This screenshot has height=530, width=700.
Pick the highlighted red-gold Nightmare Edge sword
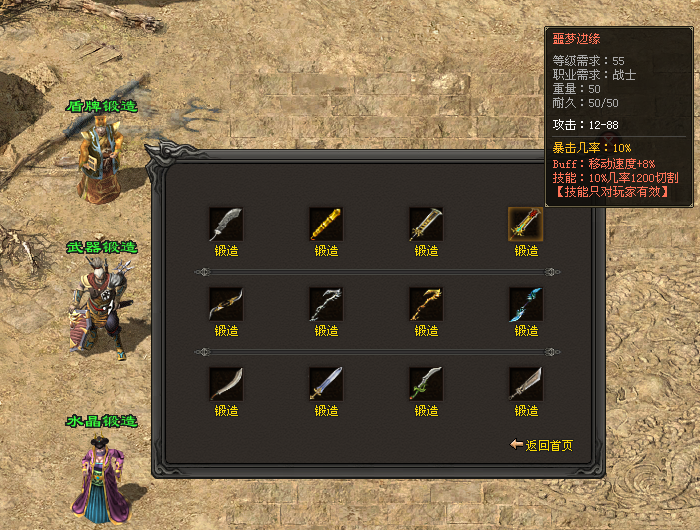coord(526,224)
